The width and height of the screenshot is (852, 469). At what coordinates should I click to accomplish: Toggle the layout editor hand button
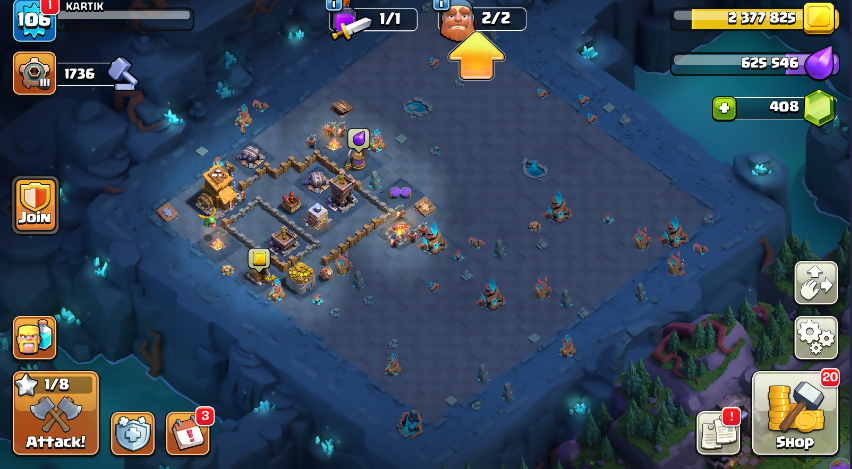pyautogui.click(x=815, y=283)
